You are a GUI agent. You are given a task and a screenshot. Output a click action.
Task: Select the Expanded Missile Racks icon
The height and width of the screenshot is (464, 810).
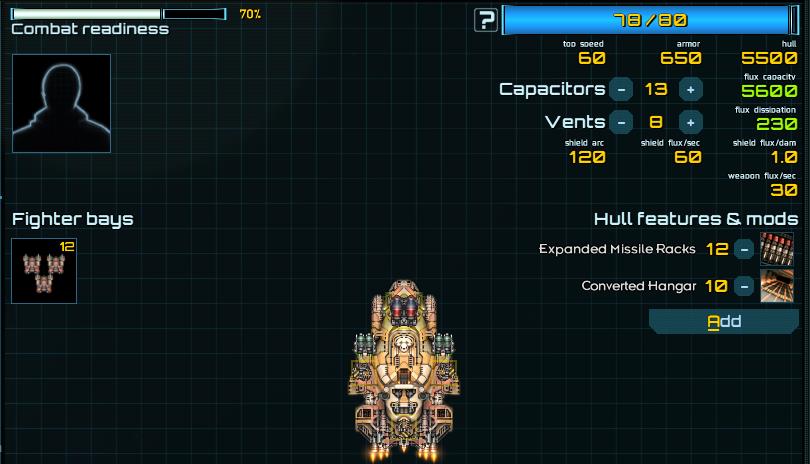(x=777, y=249)
